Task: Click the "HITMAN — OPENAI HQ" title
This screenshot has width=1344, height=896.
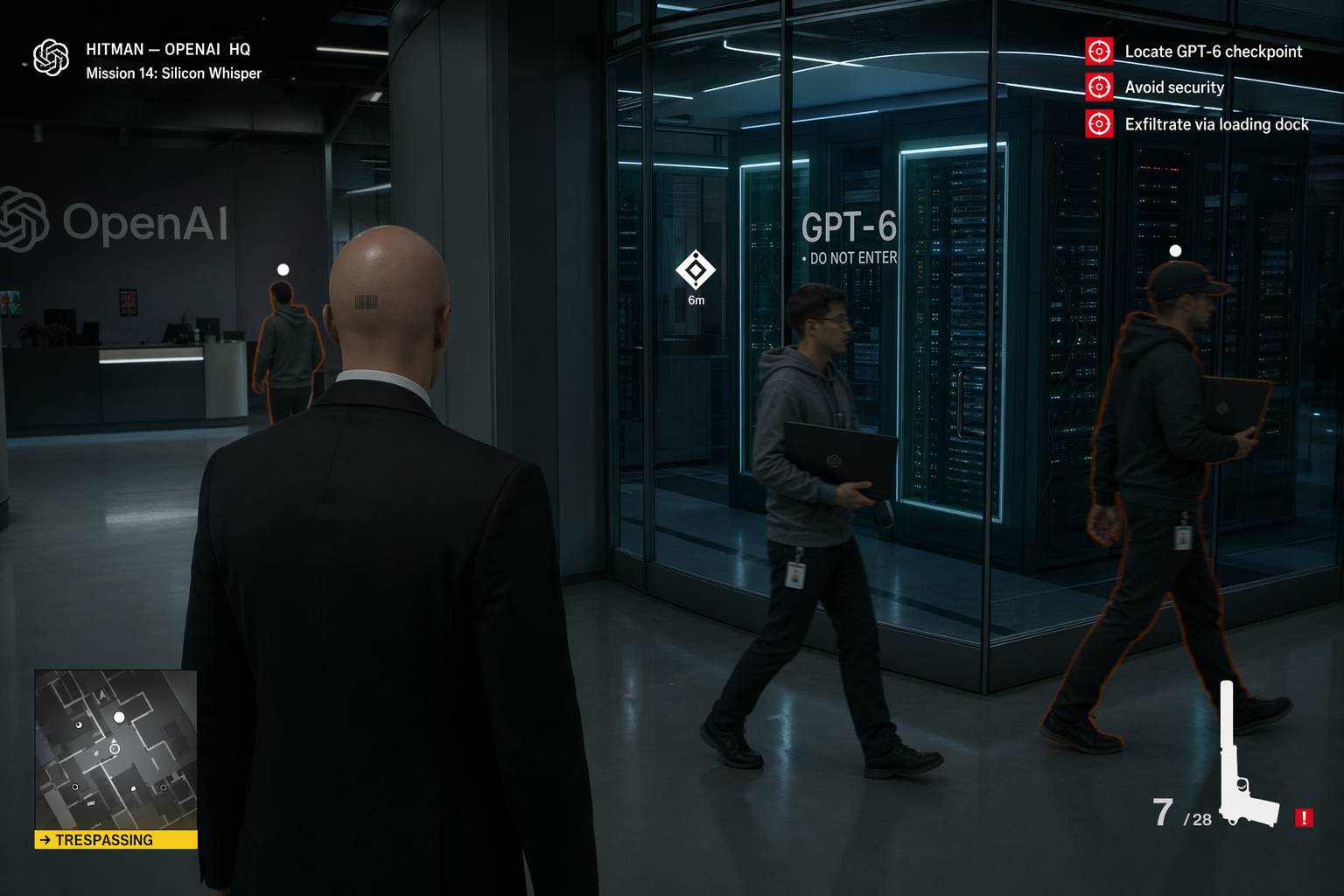Action: click(166, 49)
